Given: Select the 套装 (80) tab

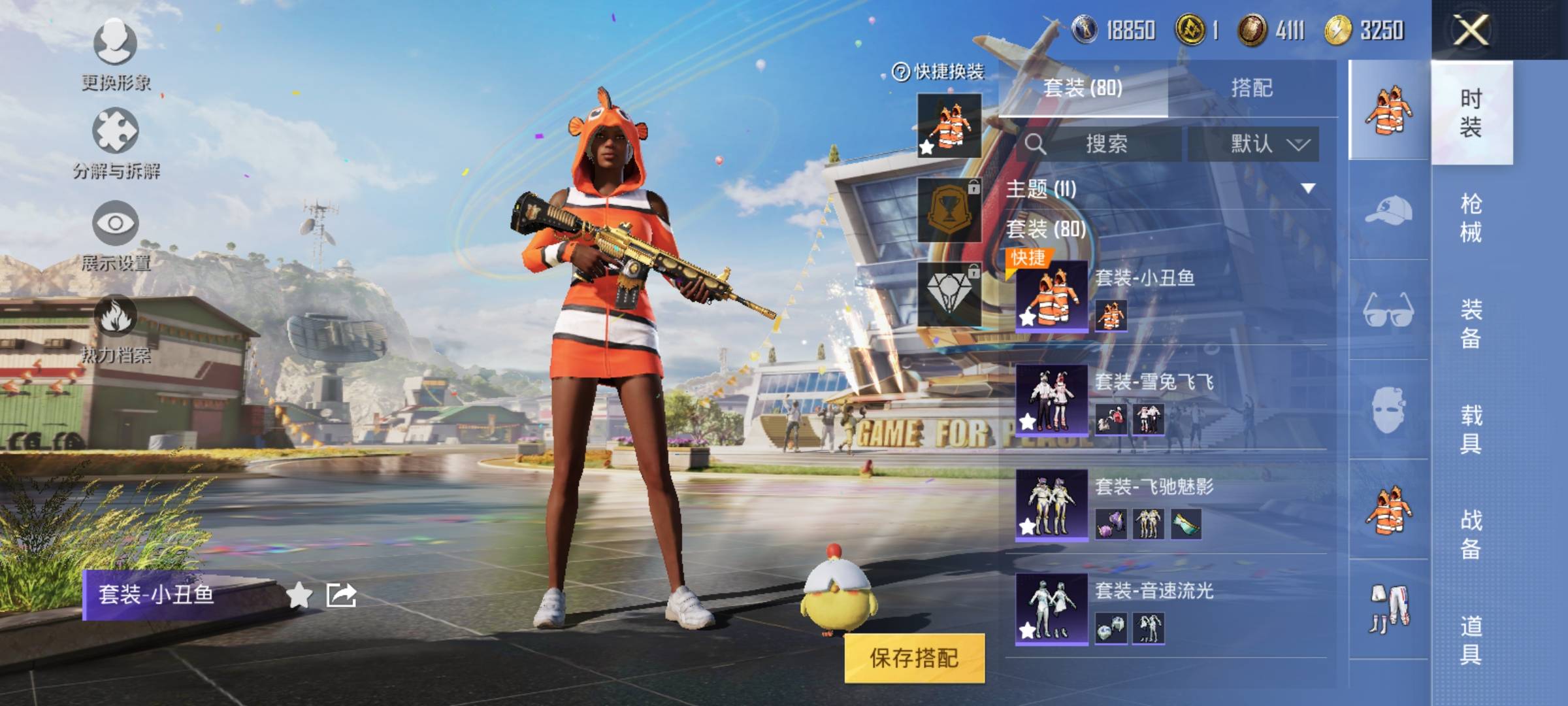Looking at the screenshot, I should coord(1083,88).
